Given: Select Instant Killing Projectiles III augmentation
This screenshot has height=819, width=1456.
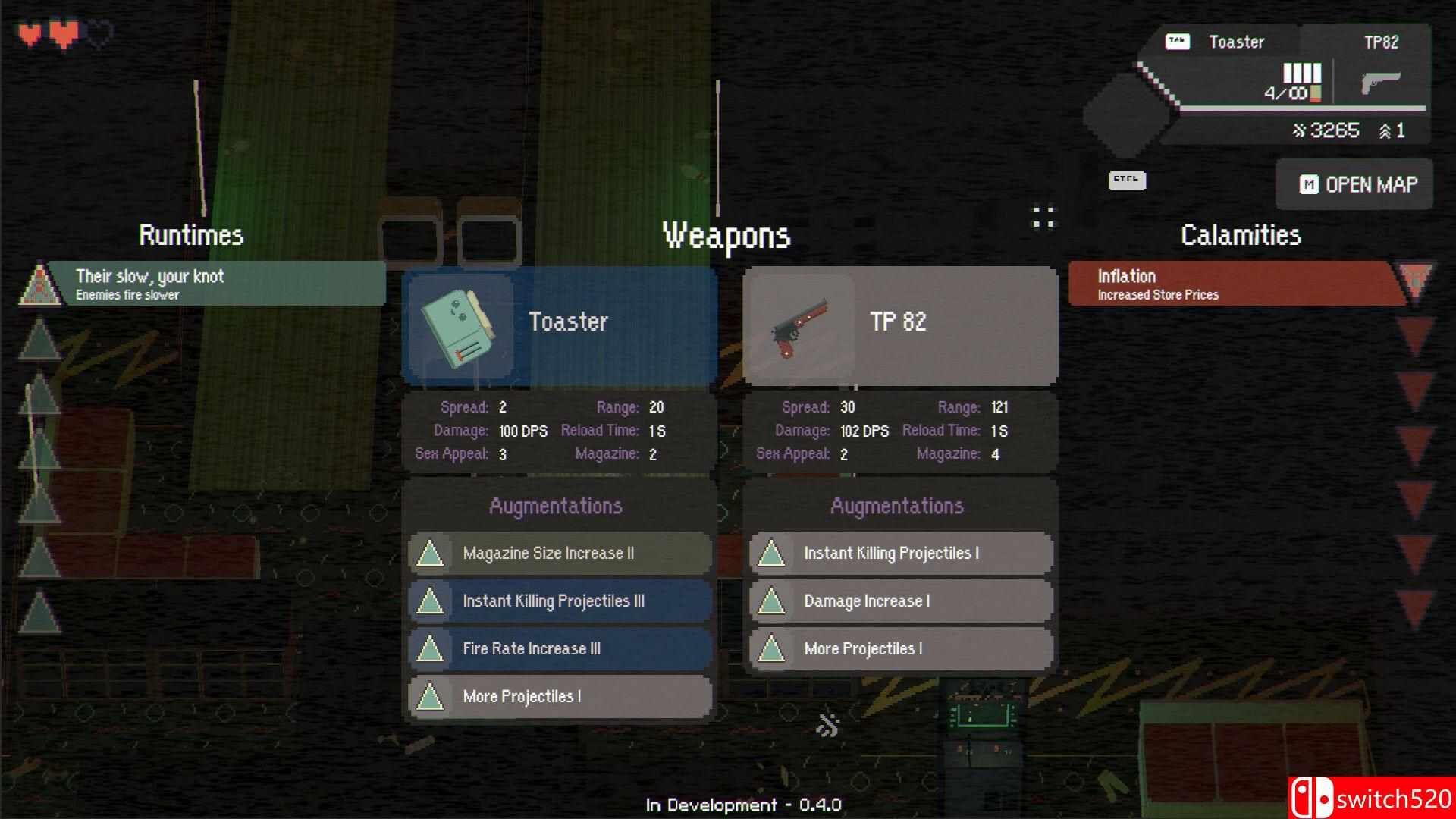Looking at the screenshot, I should 560,601.
